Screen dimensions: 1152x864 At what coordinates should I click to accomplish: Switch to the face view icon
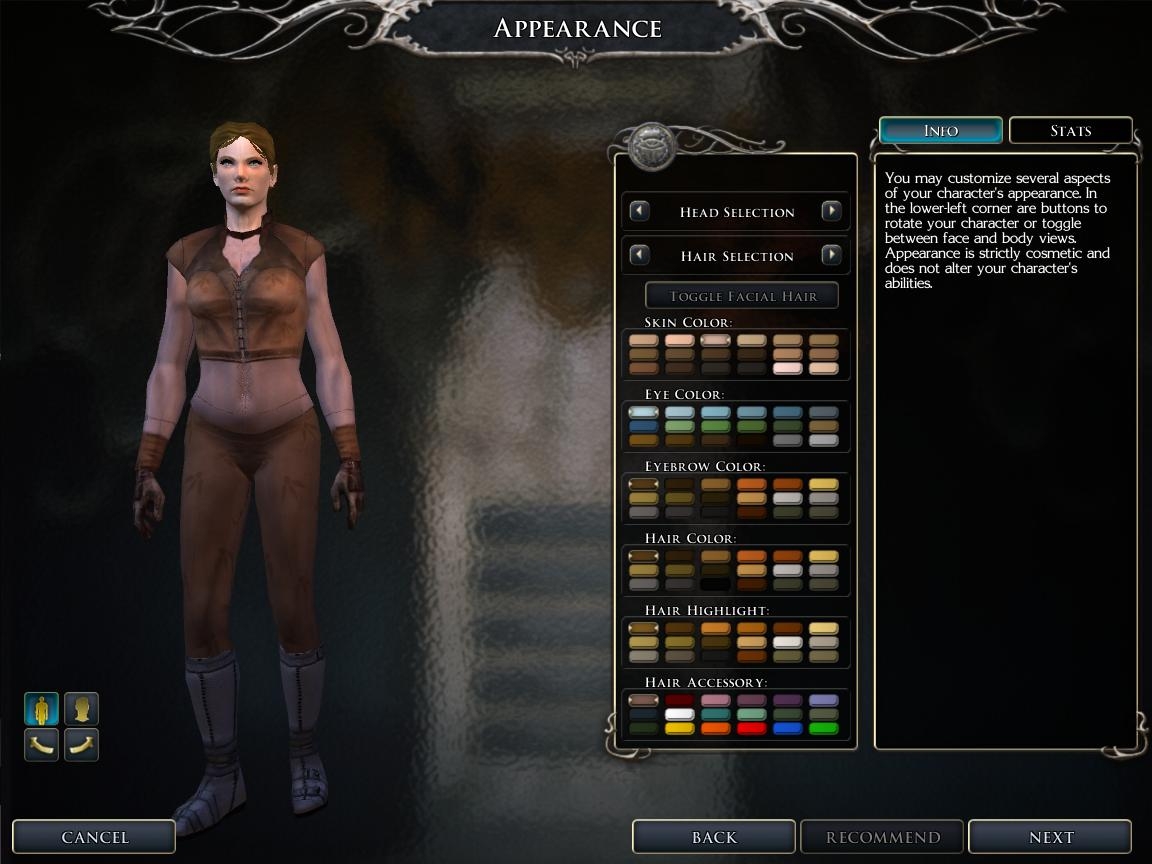point(82,709)
